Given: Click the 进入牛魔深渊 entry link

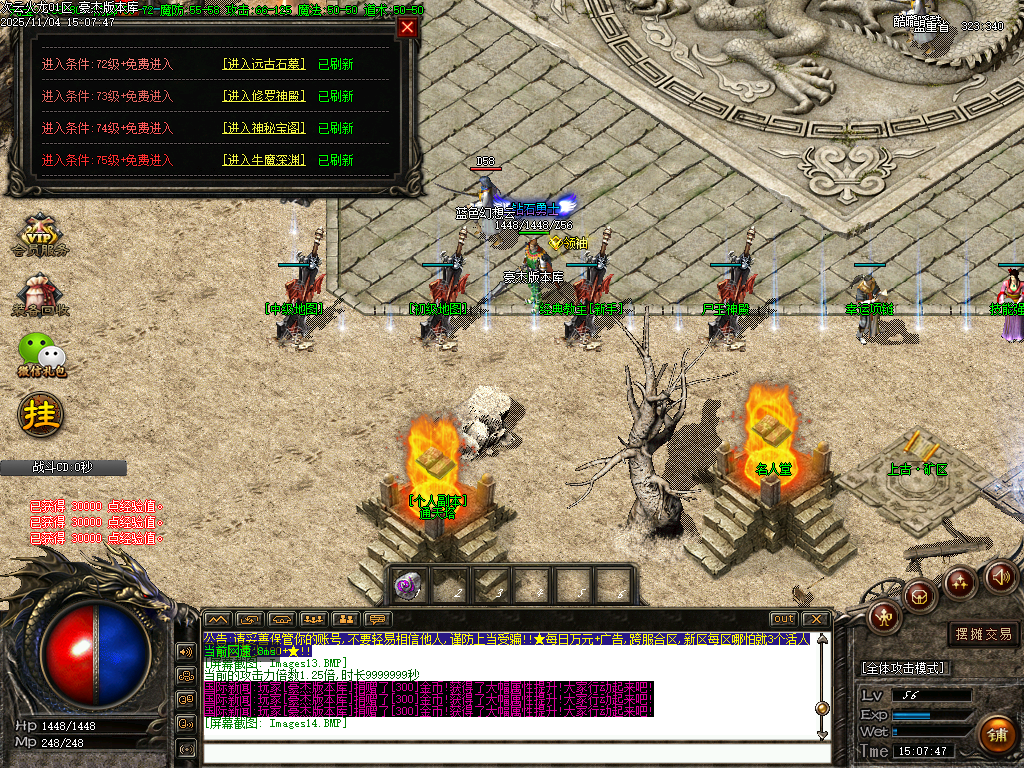Looking at the screenshot, I should (x=264, y=160).
